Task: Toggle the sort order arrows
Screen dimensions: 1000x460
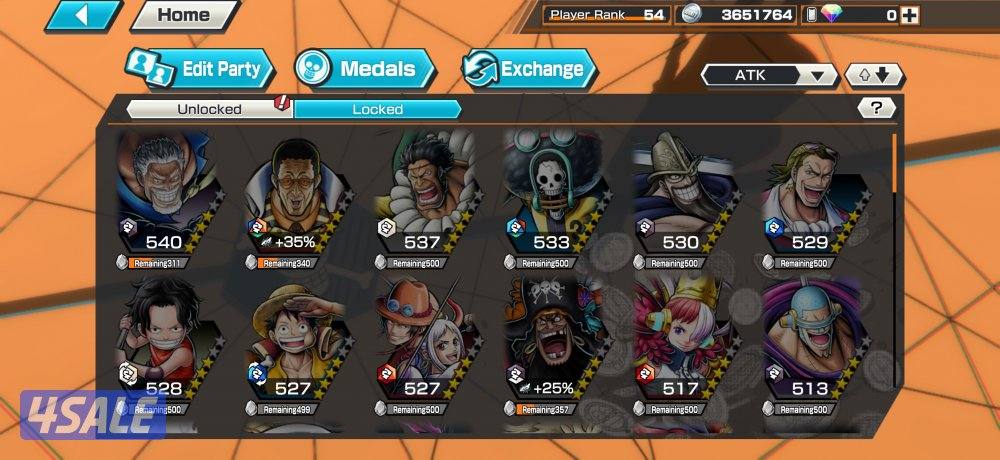Action: click(x=874, y=75)
